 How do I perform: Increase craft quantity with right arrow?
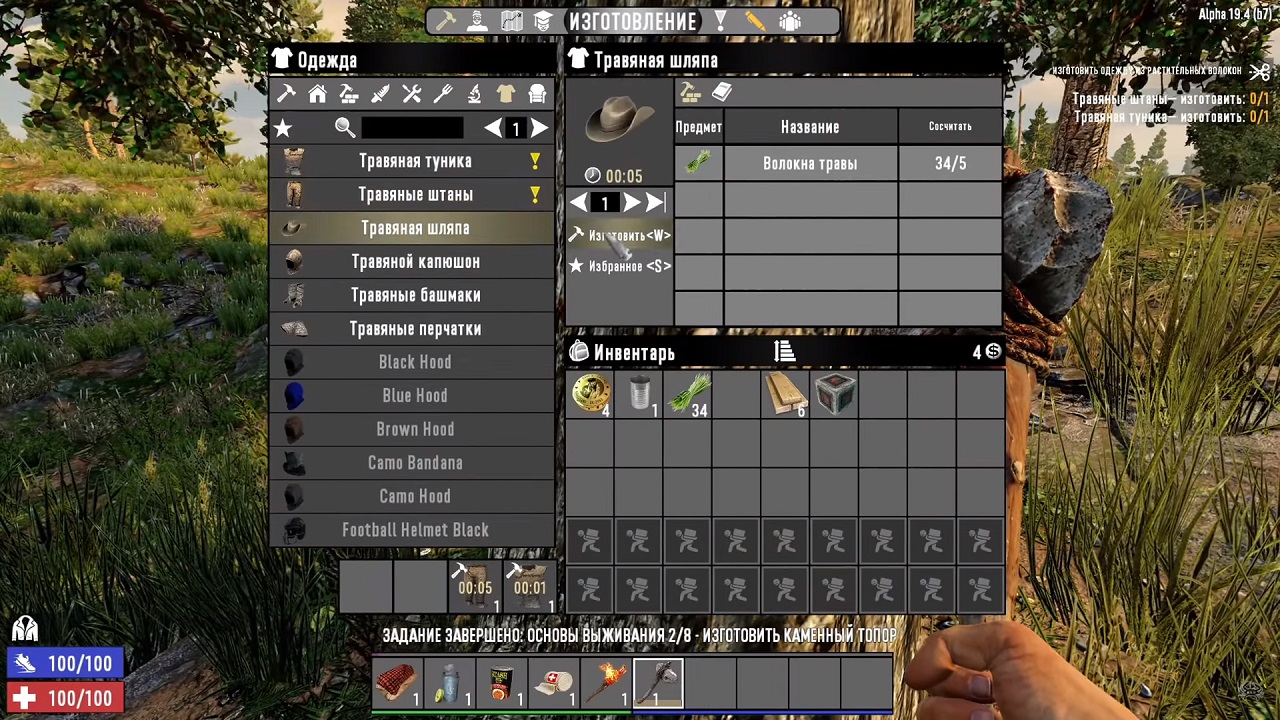(632, 203)
